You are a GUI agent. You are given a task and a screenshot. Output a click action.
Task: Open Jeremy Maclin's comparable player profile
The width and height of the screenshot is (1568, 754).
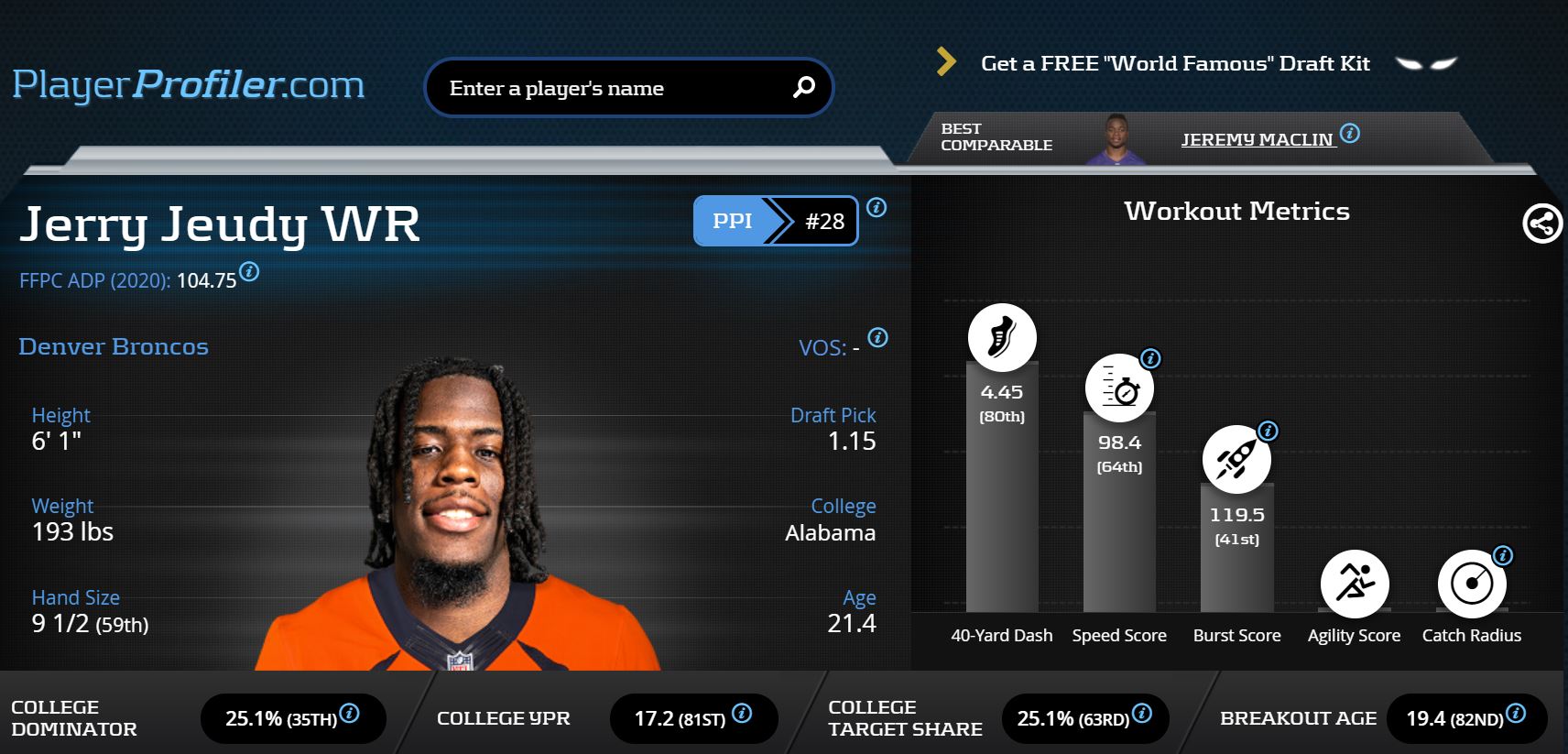tap(1256, 139)
